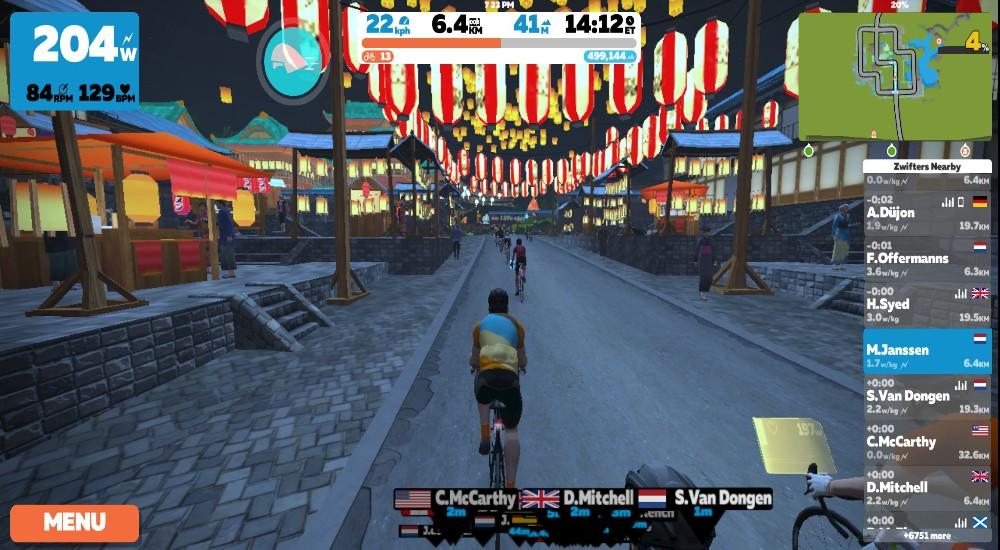Click the 204 W power panel
The height and width of the screenshot is (550, 1000).
(x=74, y=61)
